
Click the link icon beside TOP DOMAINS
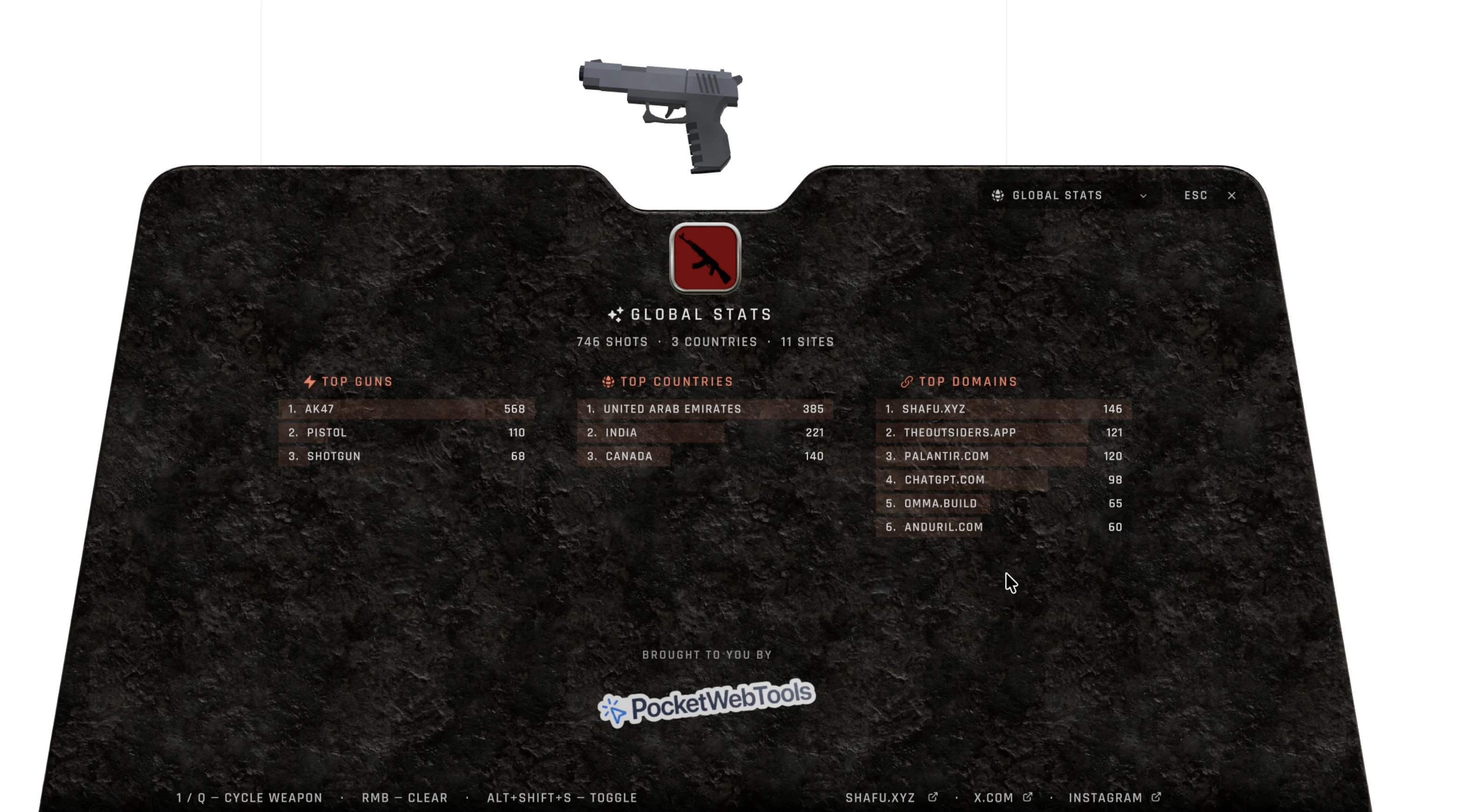coord(907,382)
